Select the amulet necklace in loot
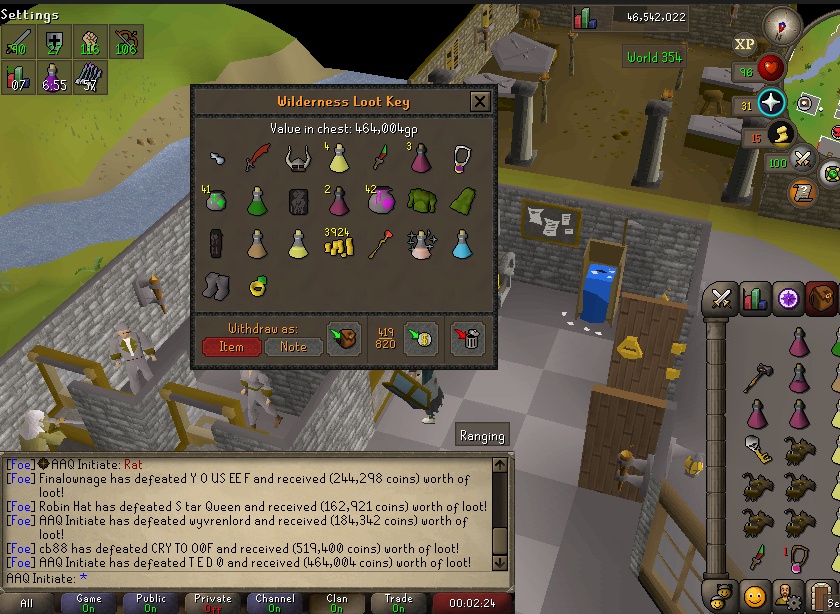 click(x=461, y=158)
